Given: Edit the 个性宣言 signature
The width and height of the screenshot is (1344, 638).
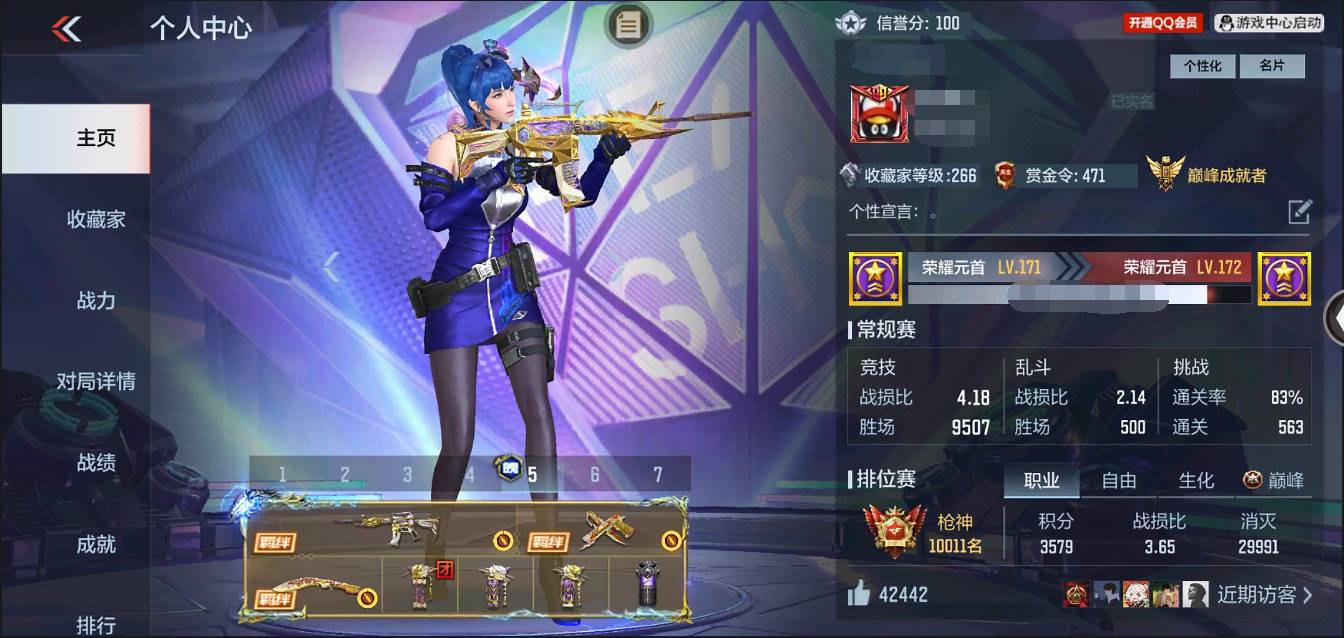Looking at the screenshot, I should coord(1299,211).
